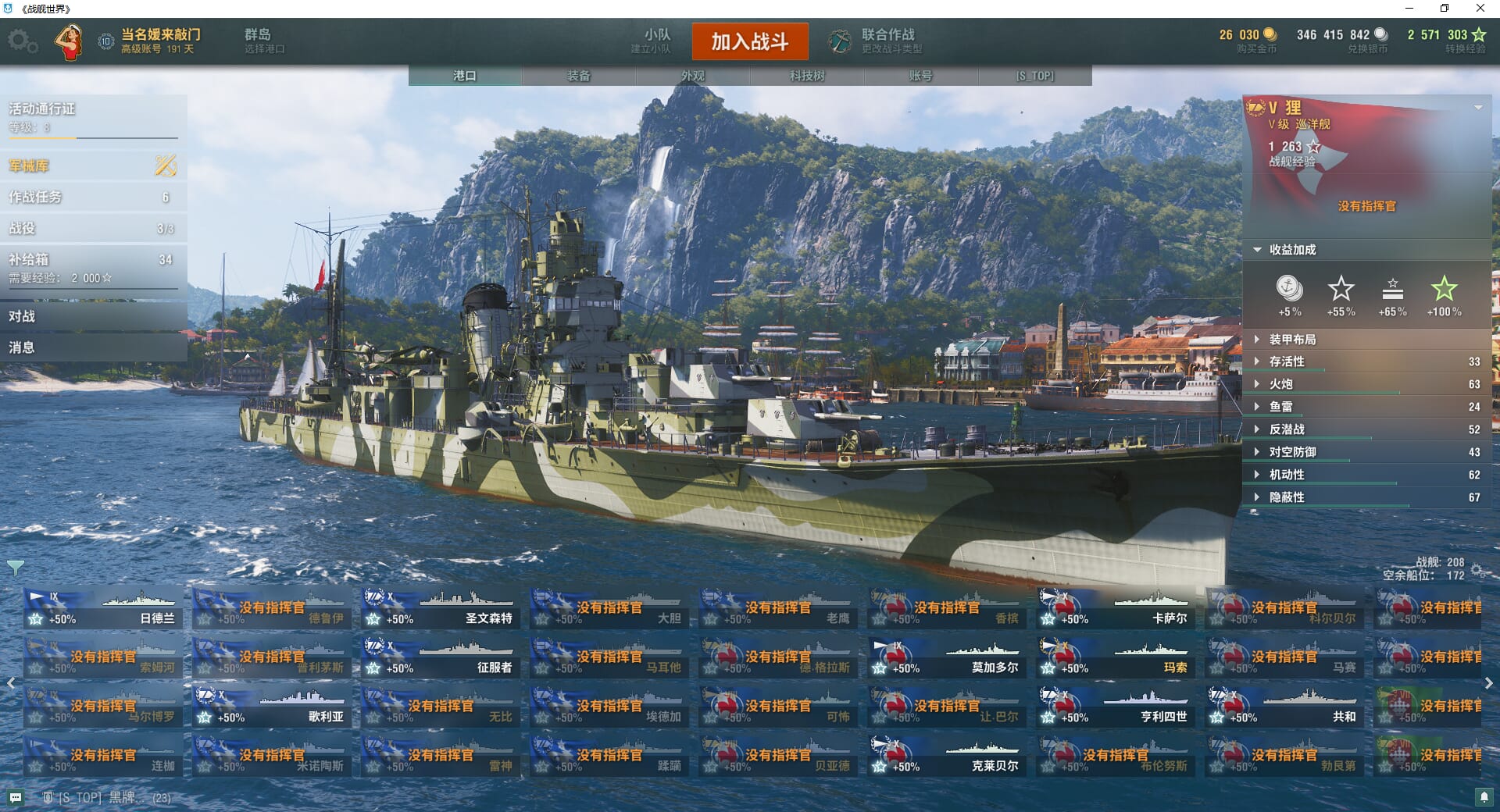
Task: Switch to the 外观 exterior tab
Action: point(693,76)
